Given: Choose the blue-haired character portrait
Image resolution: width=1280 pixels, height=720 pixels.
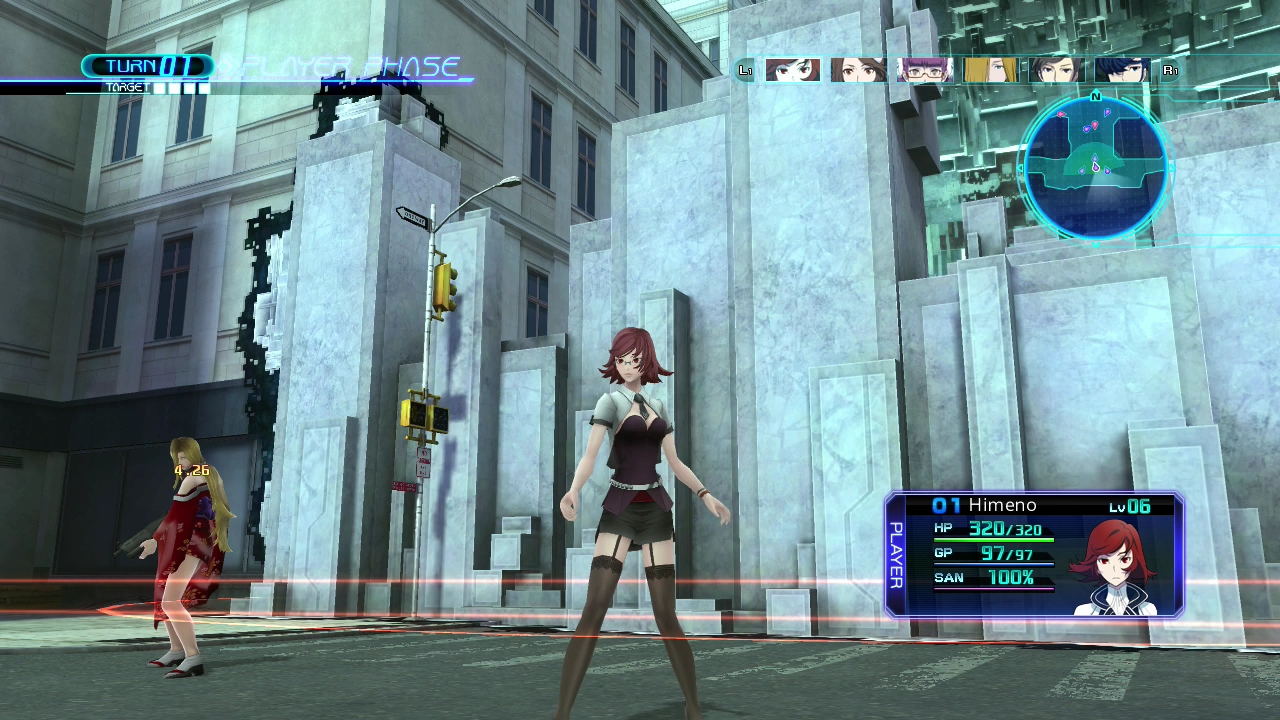Looking at the screenshot, I should 1122,70.
